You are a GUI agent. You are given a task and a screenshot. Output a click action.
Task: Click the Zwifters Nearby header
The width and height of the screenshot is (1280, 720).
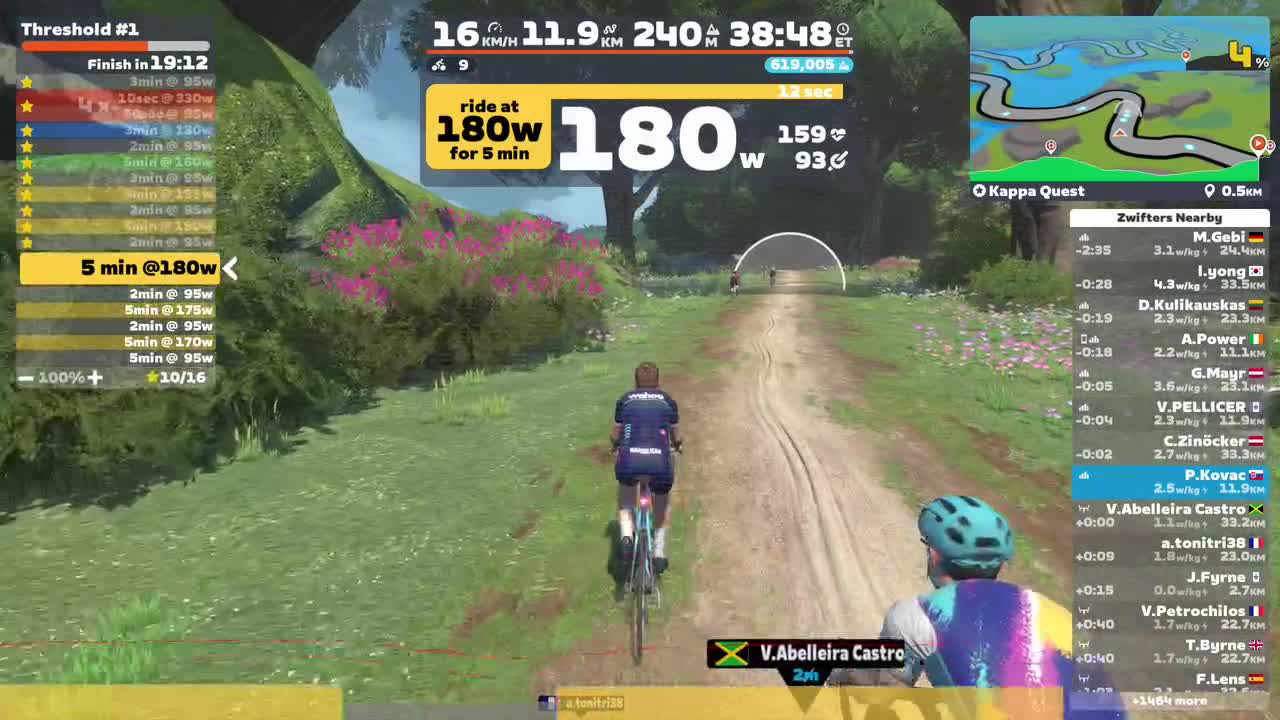[x=1169, y=217]
